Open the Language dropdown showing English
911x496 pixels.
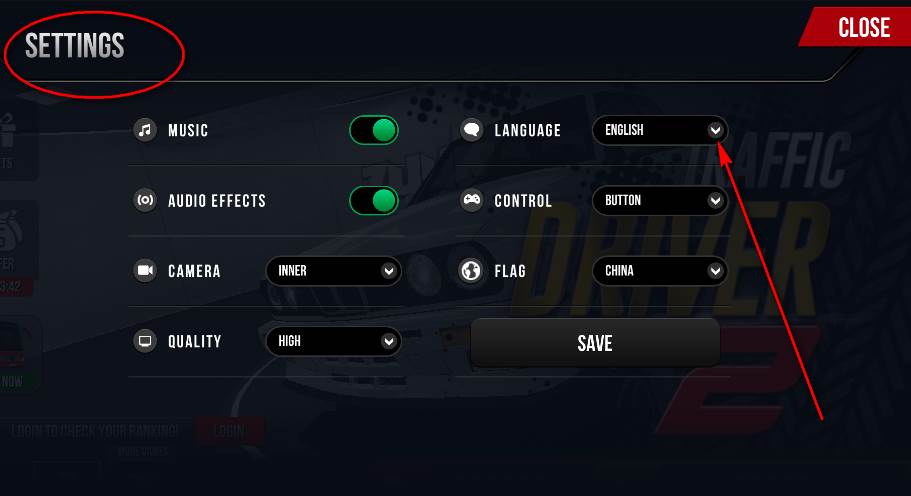(660, 130)
